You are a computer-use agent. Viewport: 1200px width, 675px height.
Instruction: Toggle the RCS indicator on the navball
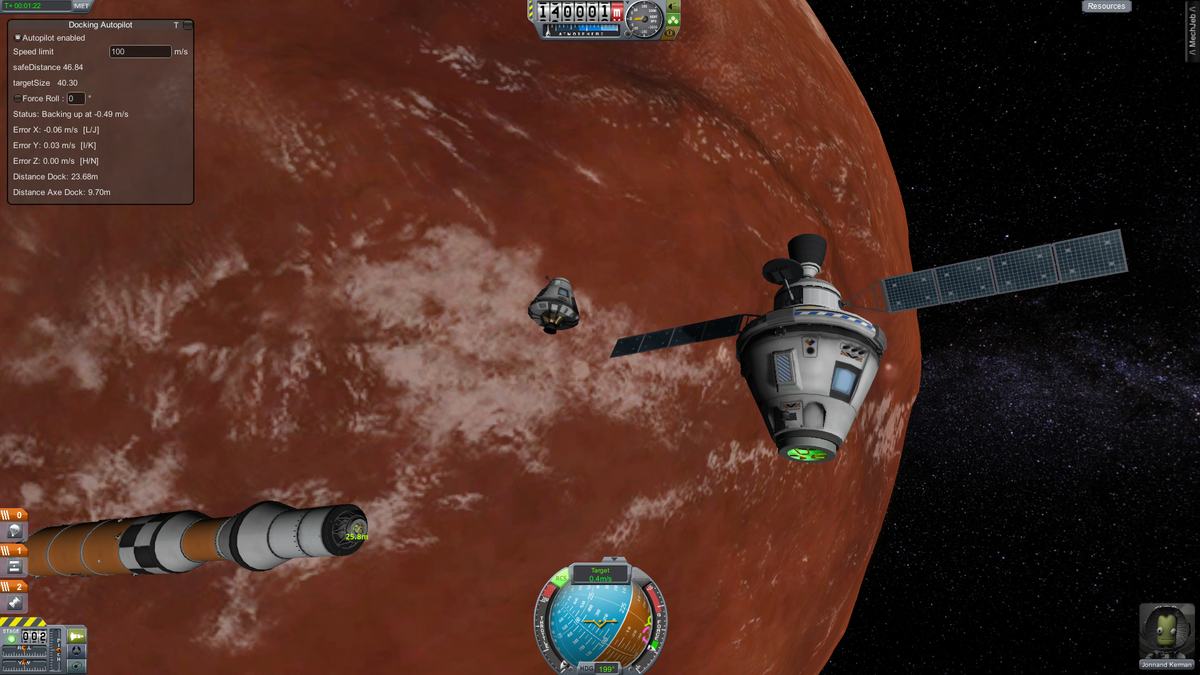(x=561, y=578)
